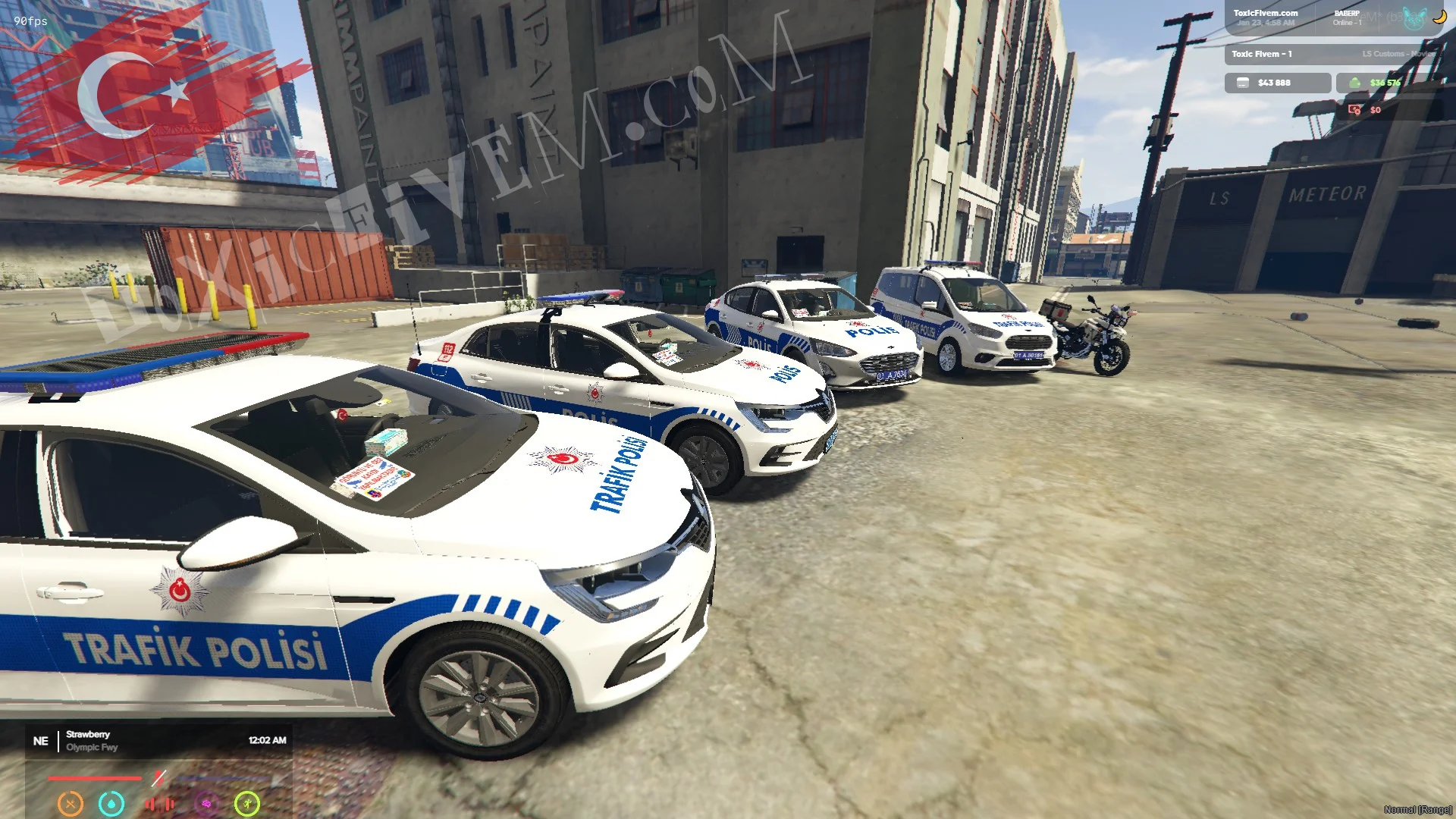Click the Toxic Fivem job info bar
This screenshot has width=1456, height=819.
(x=1331, y=54)
